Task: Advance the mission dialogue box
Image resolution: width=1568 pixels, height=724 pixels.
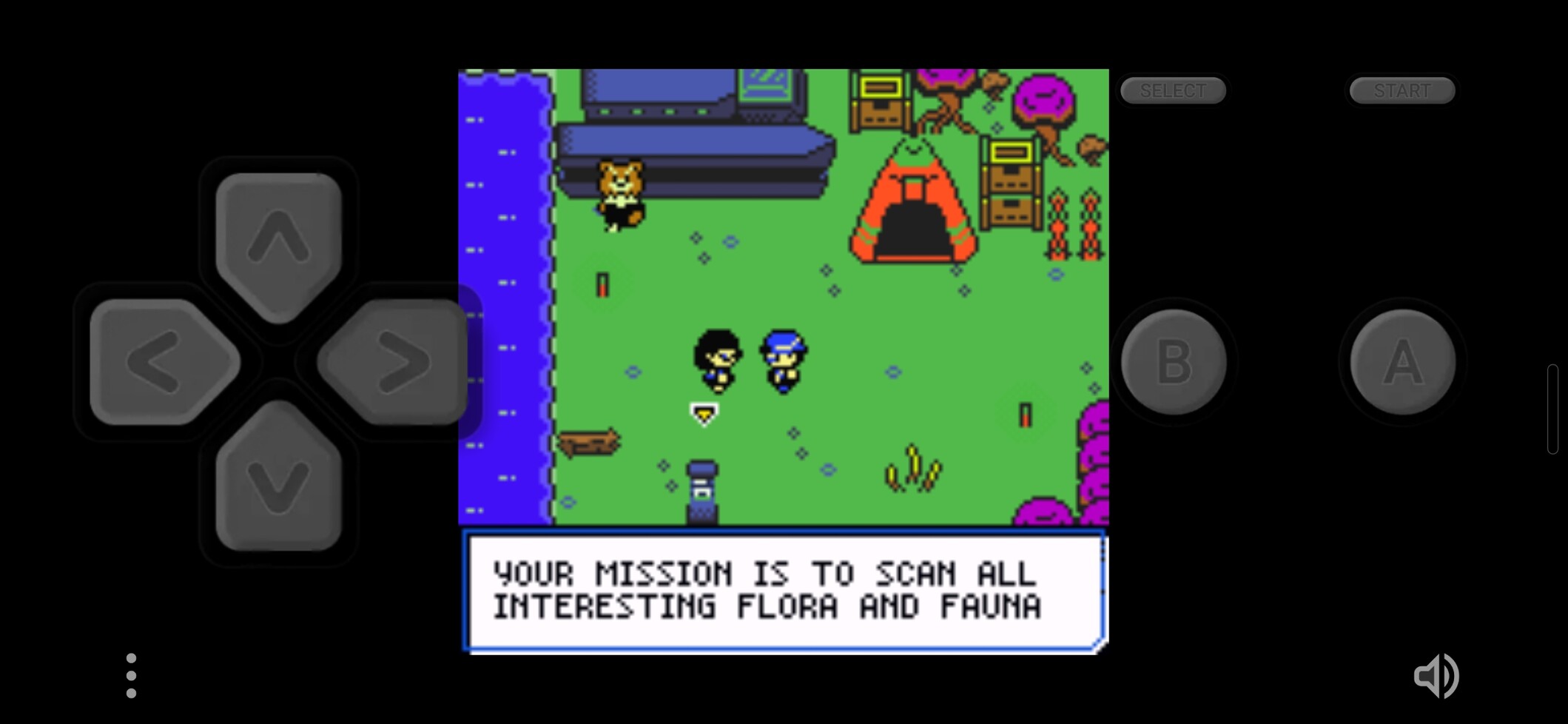Action: coord(784,591)
